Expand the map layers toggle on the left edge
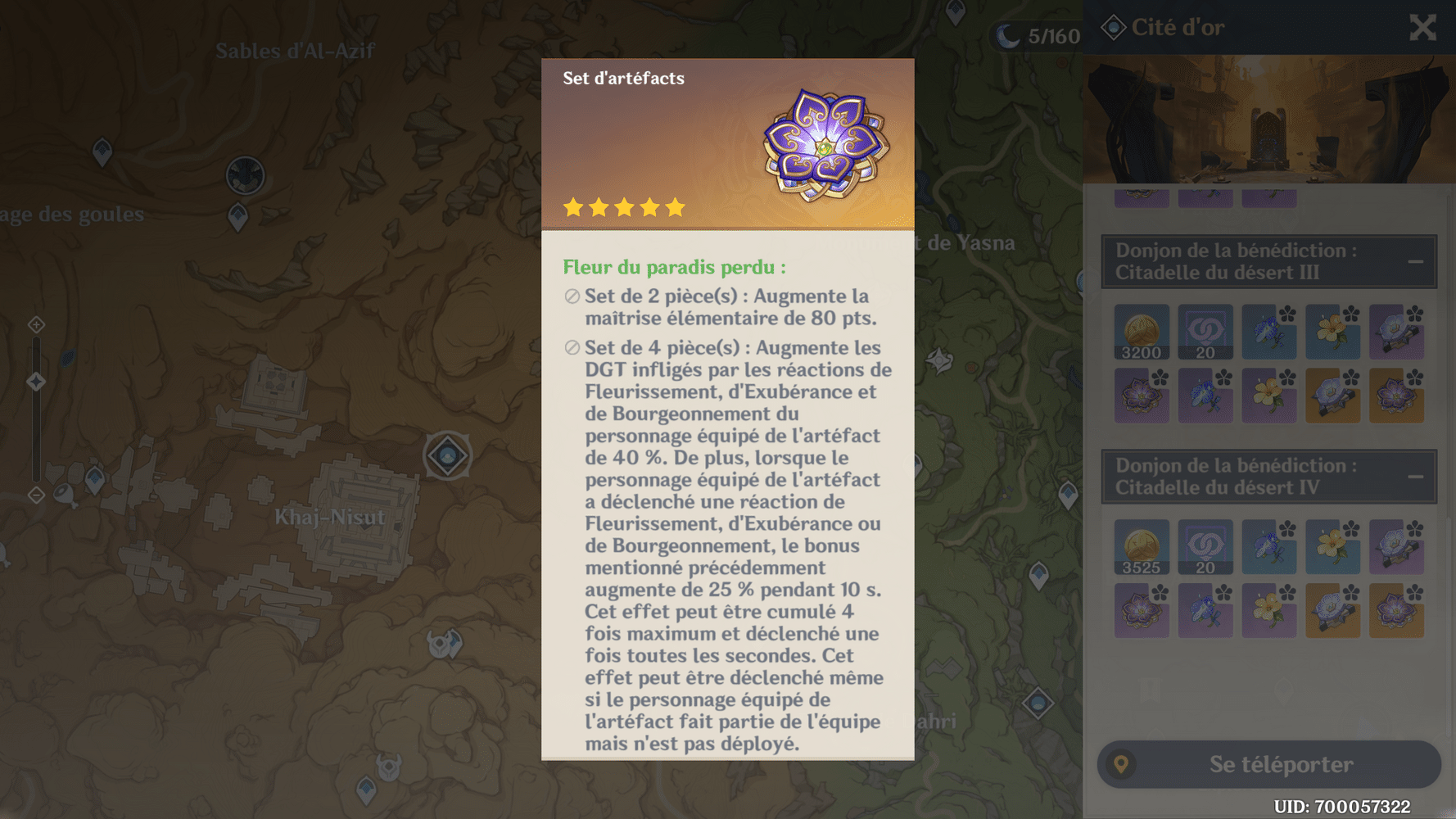This screenshot has width=1456, height=819. click(35, 324)
